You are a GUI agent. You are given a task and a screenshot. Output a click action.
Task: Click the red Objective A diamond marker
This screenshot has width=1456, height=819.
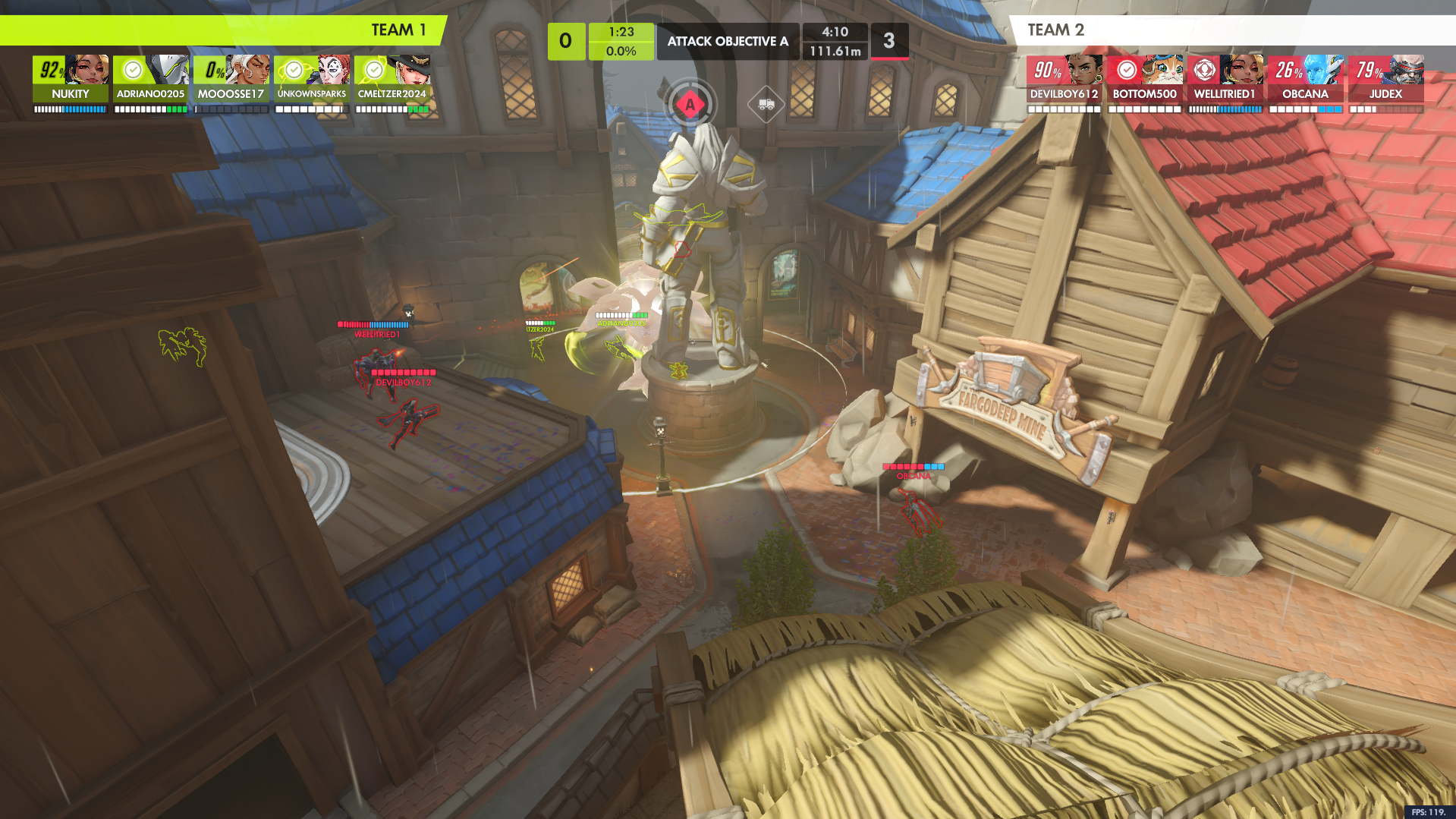(x=690, y=105)
